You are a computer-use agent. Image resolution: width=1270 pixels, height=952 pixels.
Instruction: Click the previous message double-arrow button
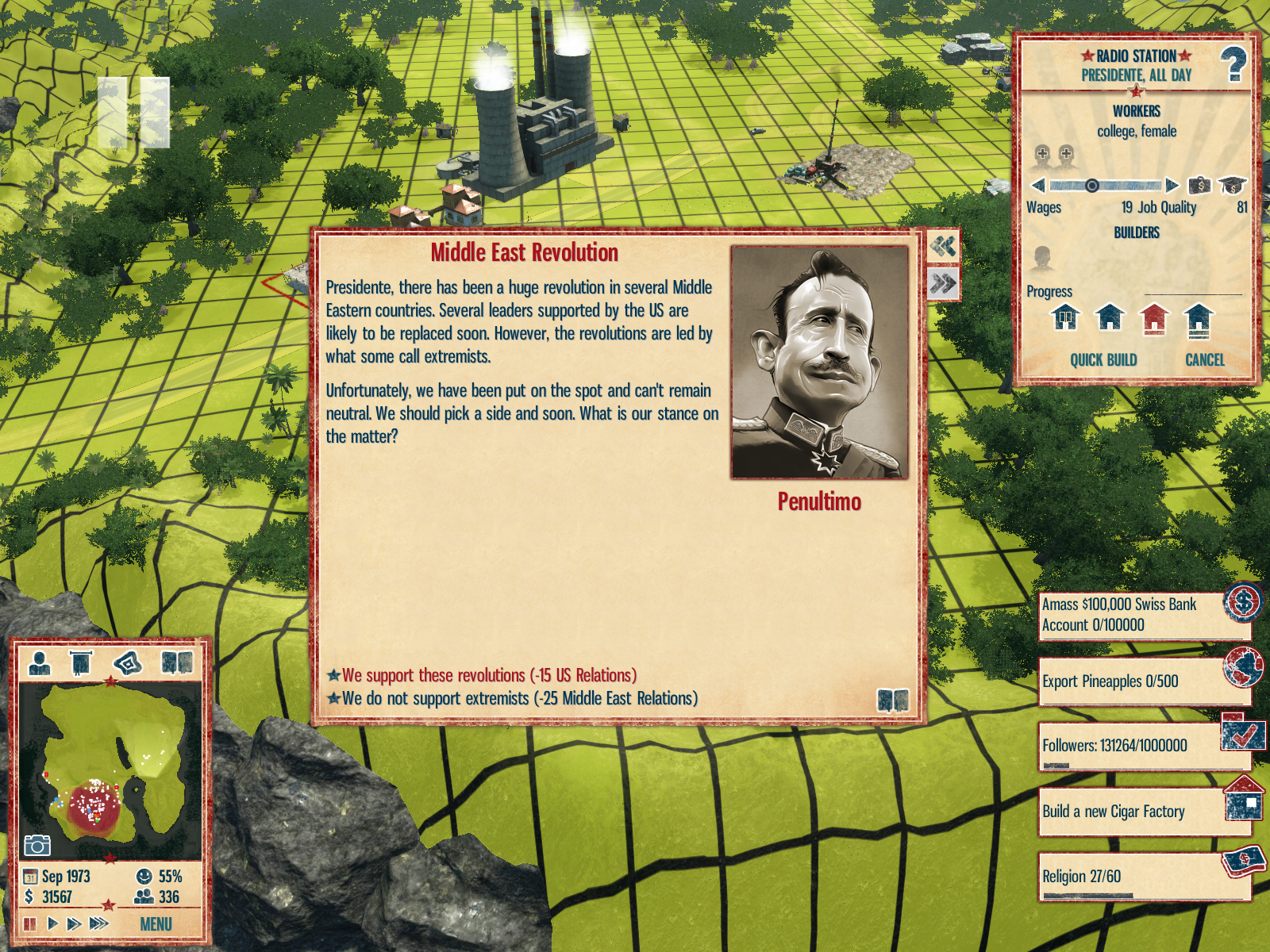click(x=943, y=247)
